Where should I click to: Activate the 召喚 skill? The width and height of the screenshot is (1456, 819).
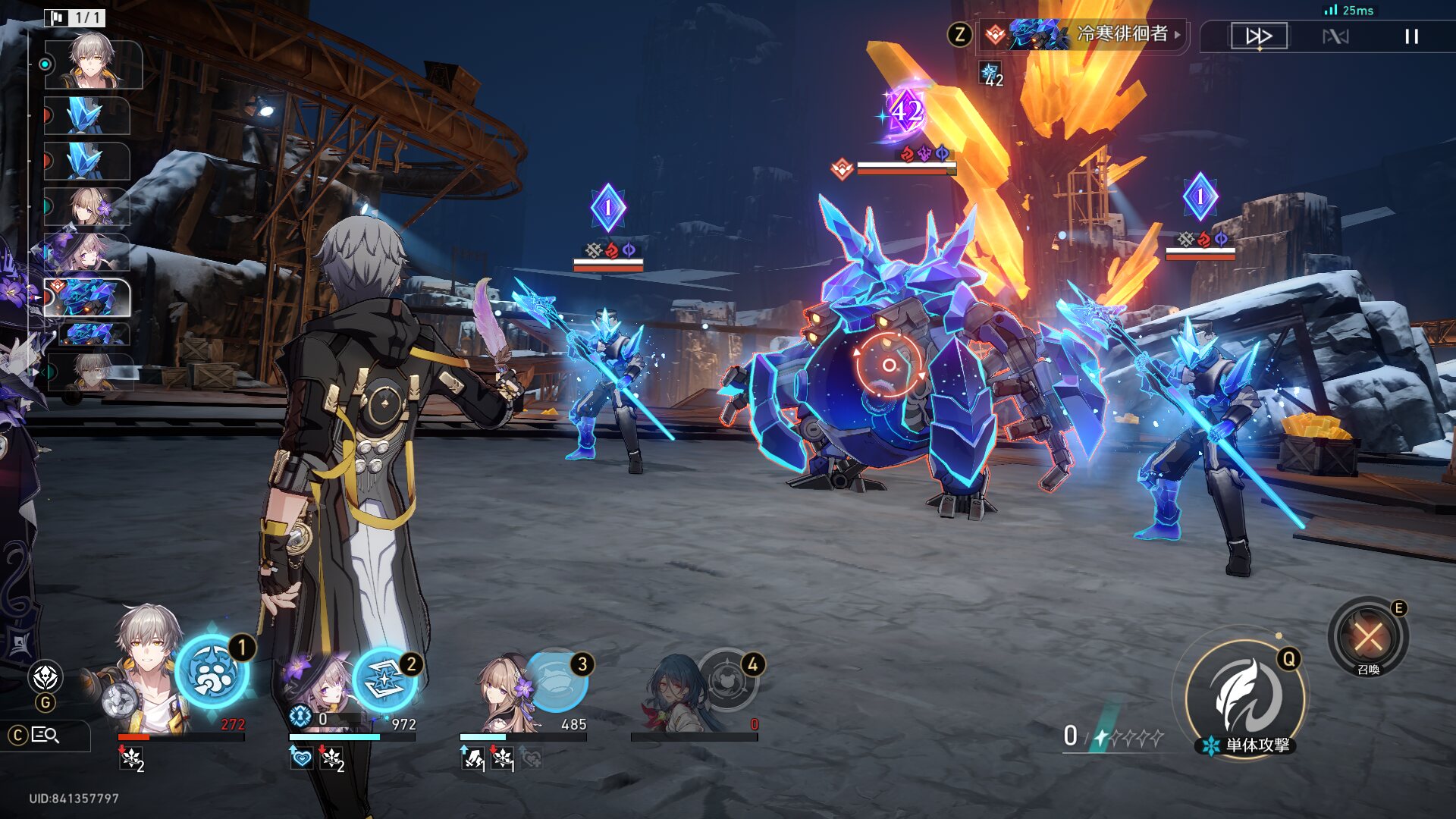(1368, 636)
